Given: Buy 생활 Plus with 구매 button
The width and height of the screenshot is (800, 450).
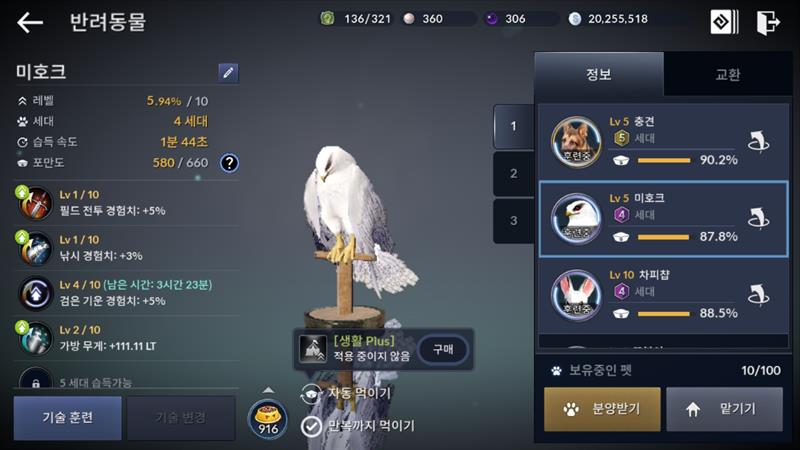Looking at the screenshot, I should point(443,348).
